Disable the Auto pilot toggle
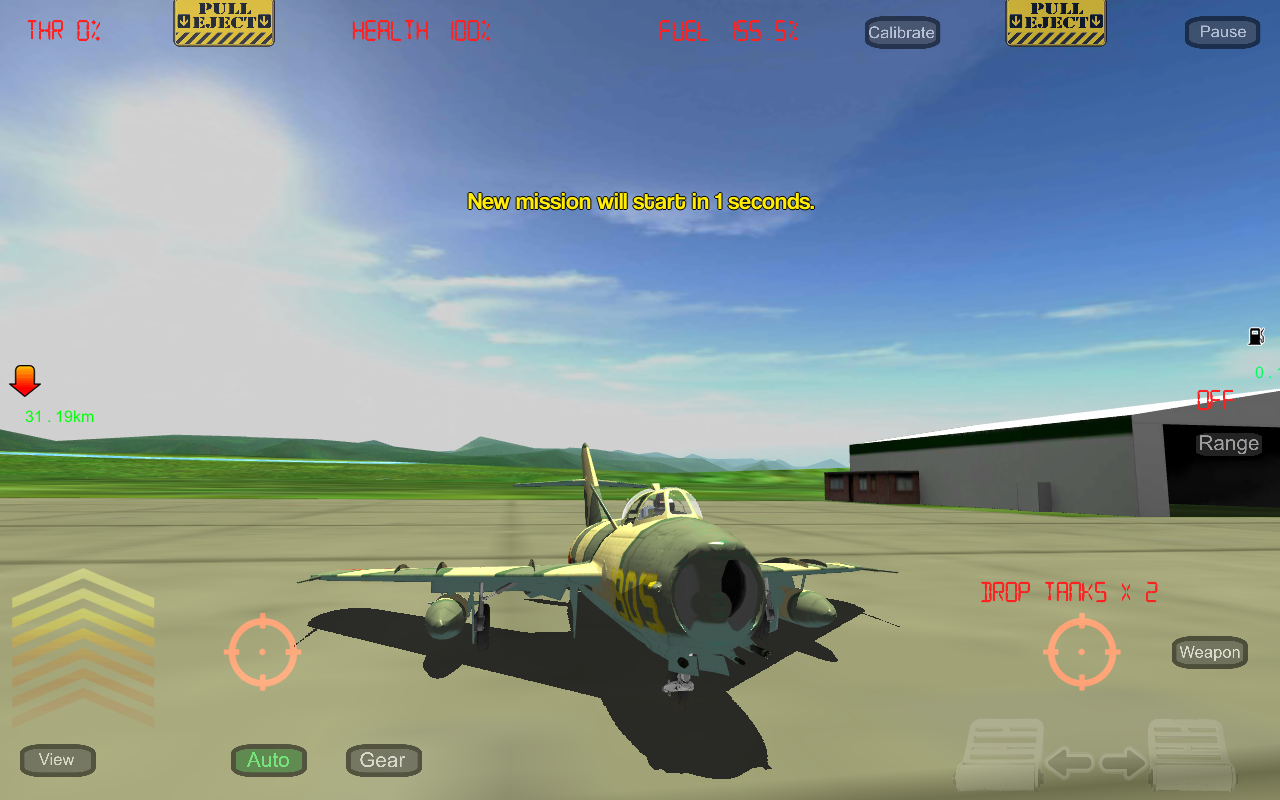Screen dimensions: 1280x800 tap(268, 760)
